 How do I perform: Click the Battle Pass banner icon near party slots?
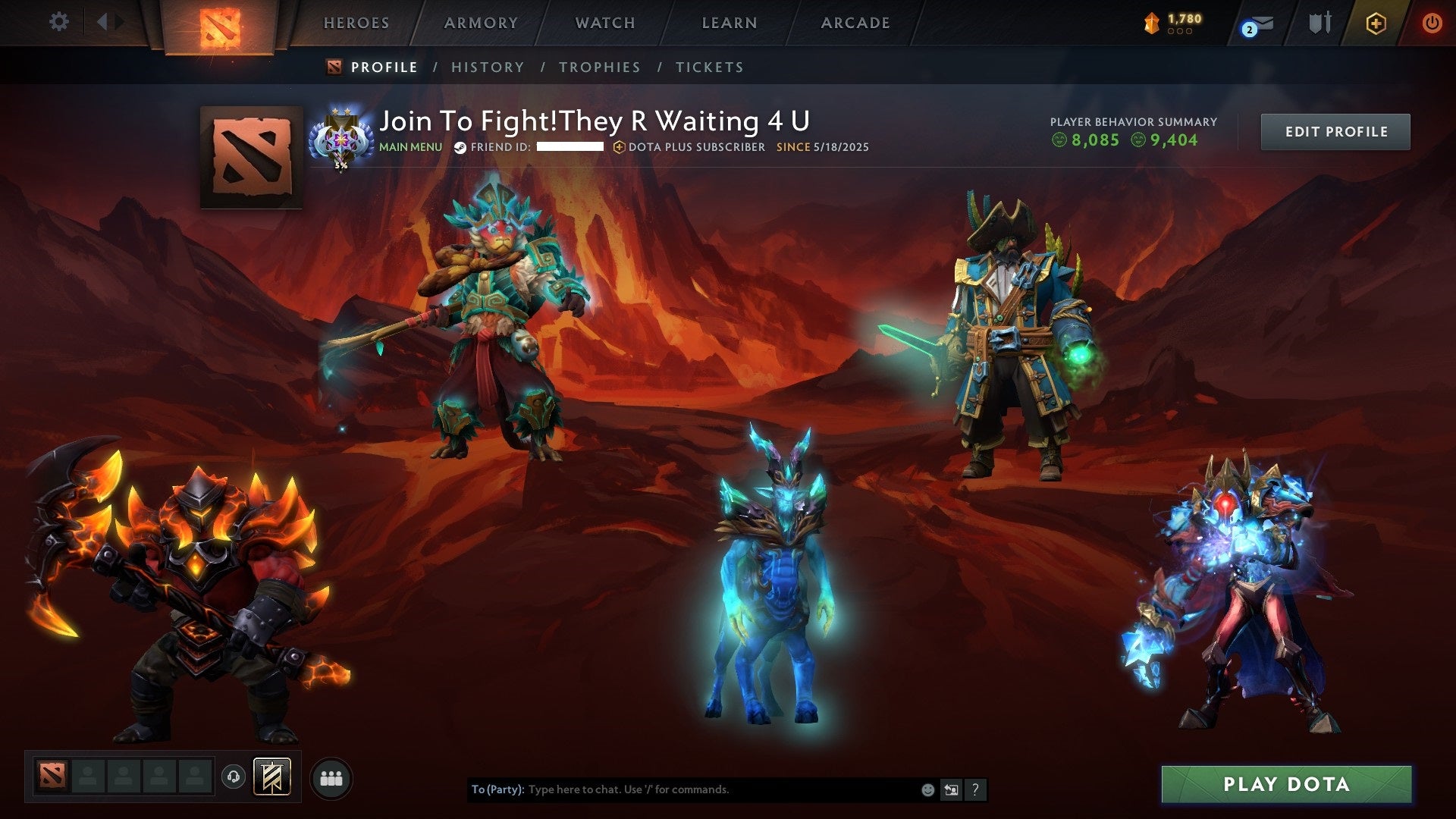click(271, 776)
